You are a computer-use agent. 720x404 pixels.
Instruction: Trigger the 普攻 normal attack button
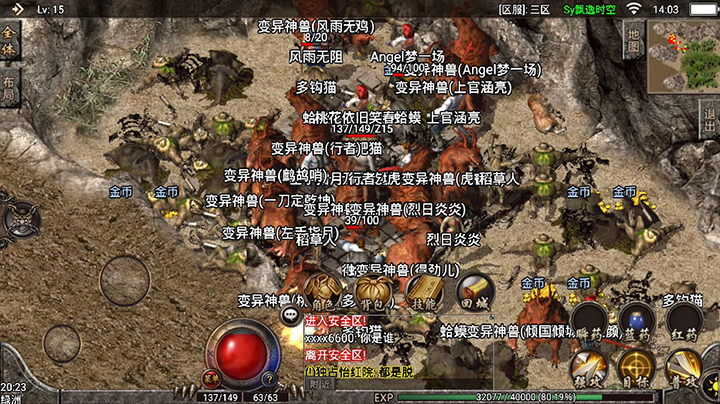[685, 368]
